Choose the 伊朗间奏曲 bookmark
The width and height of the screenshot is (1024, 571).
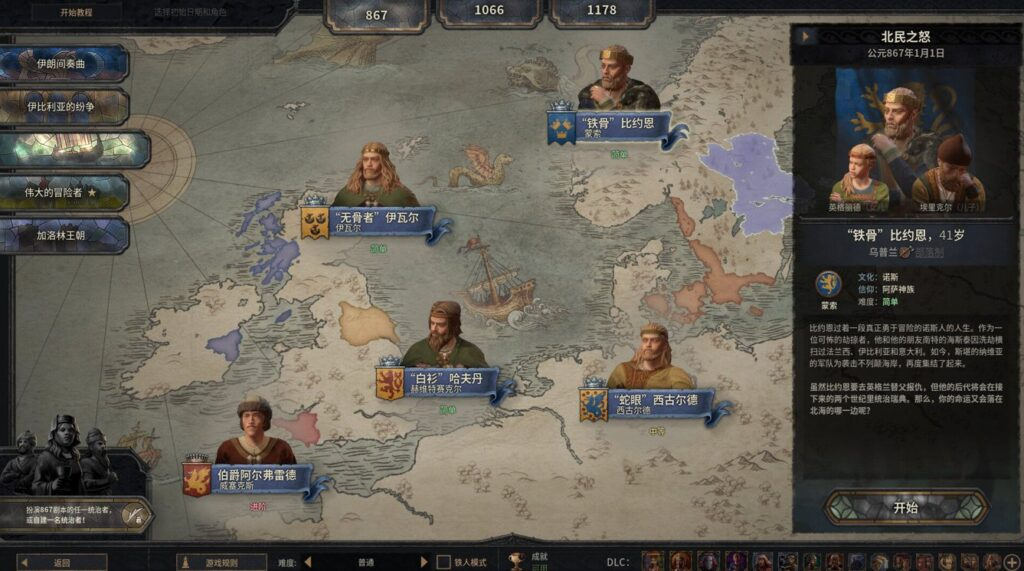coord(64,64)
